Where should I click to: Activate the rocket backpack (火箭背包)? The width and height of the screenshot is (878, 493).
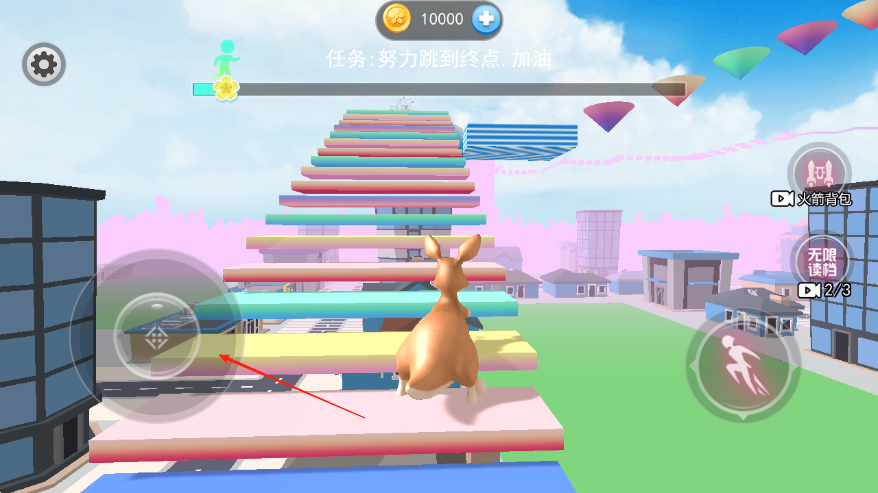[819, 170]
